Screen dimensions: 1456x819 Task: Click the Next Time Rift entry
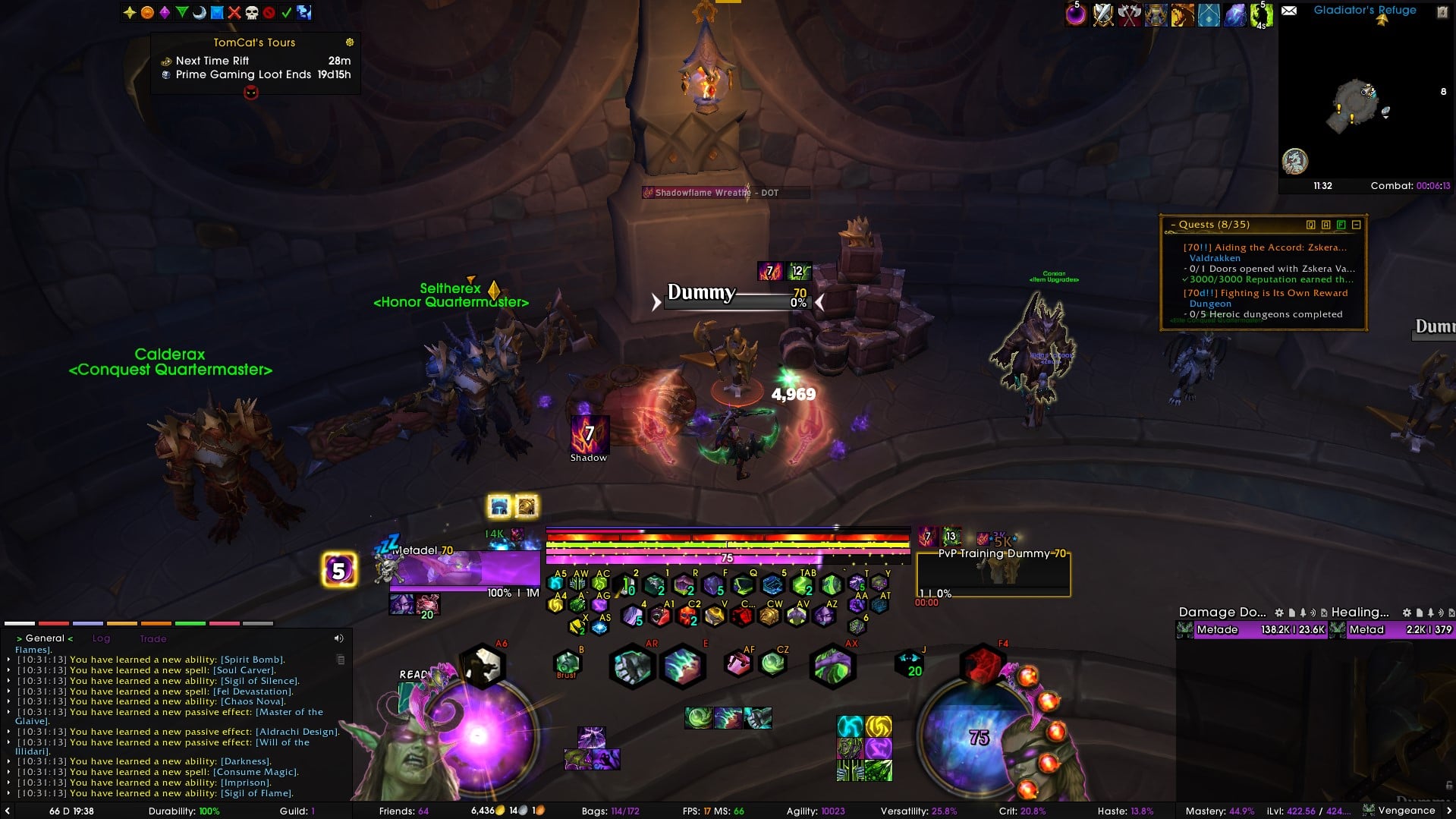(x=212, y=61)
